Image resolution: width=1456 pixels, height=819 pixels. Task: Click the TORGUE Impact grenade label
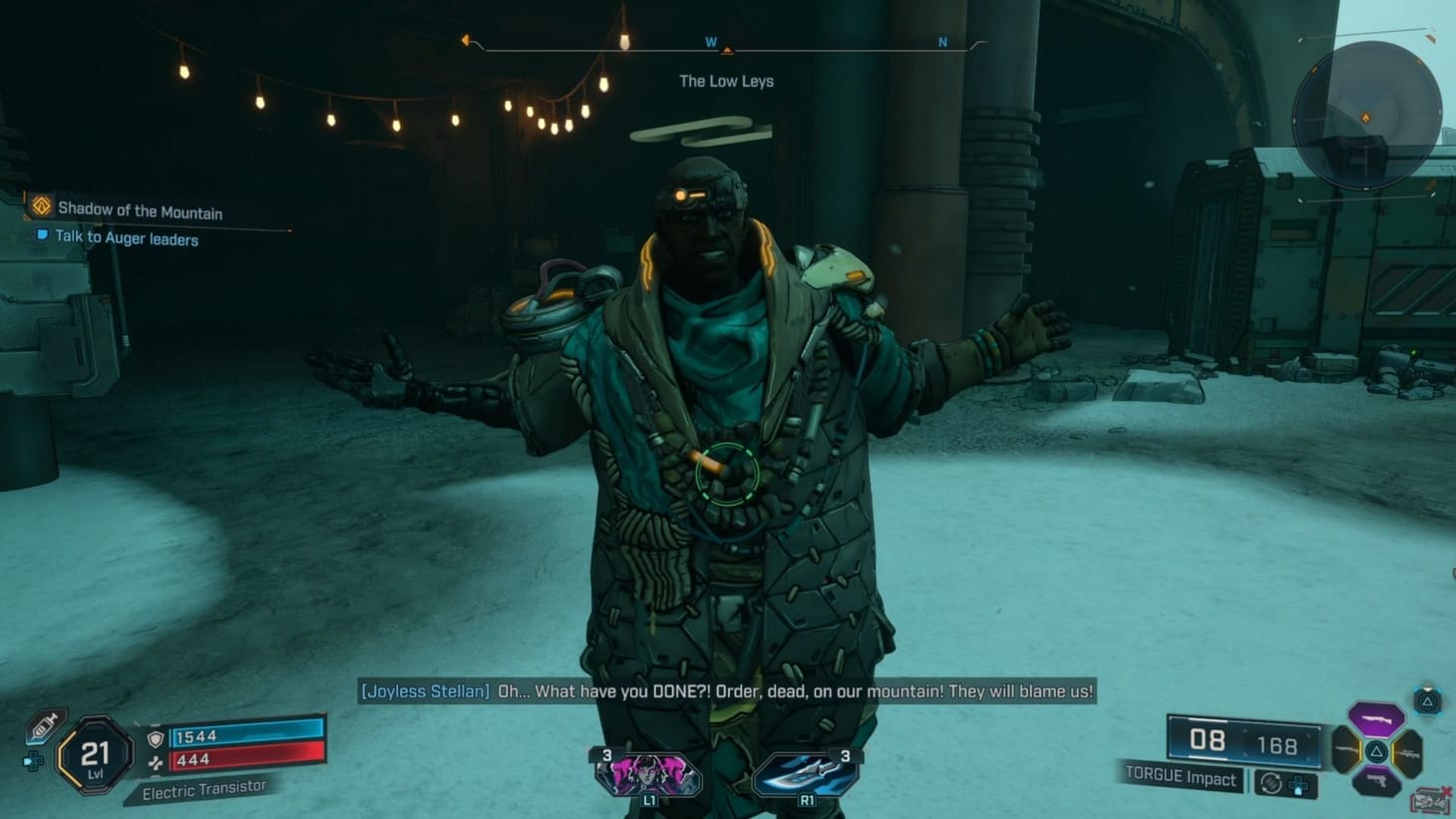click(1181, 779)
